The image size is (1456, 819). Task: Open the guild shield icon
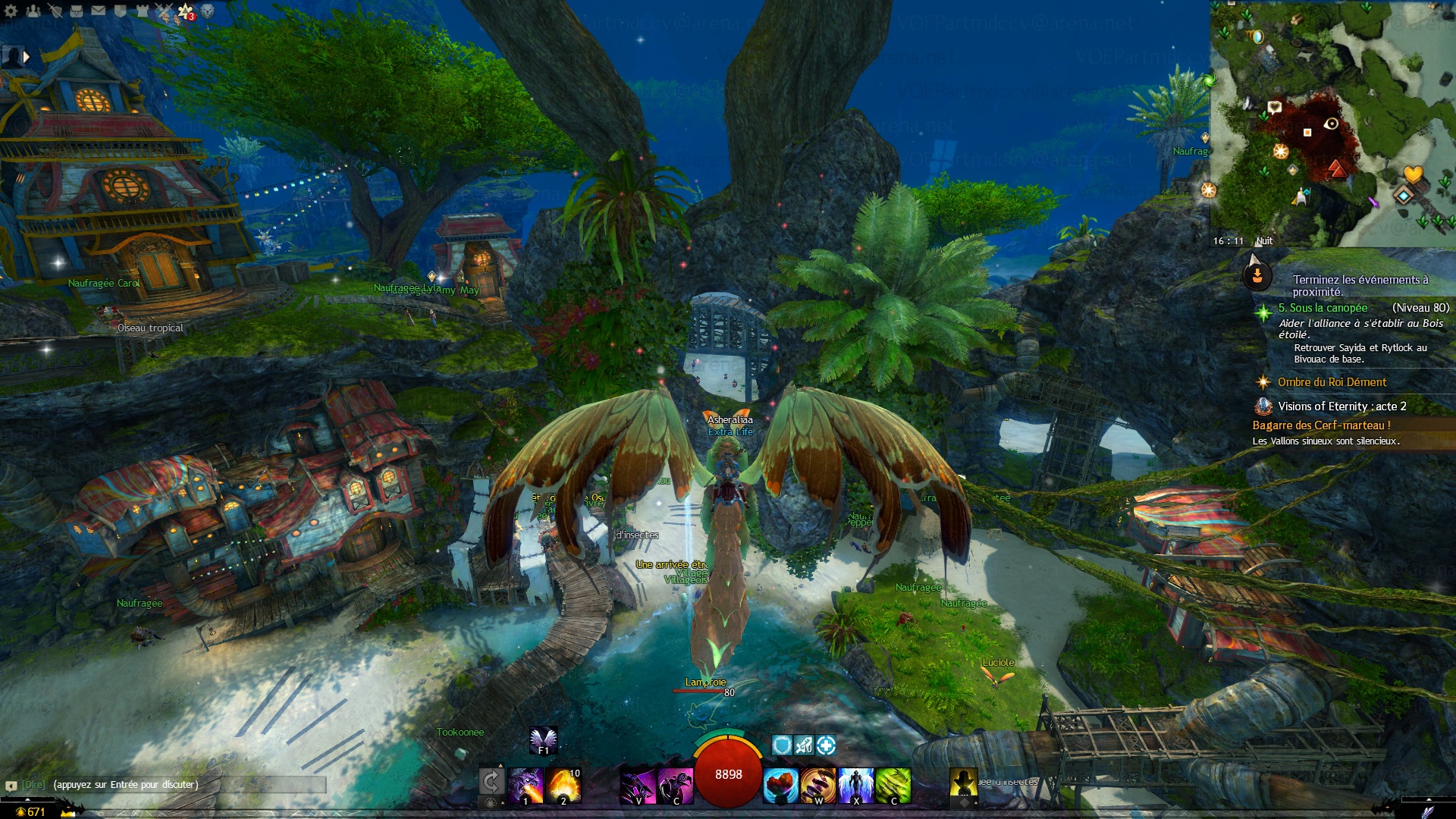[x=120, y=11]
